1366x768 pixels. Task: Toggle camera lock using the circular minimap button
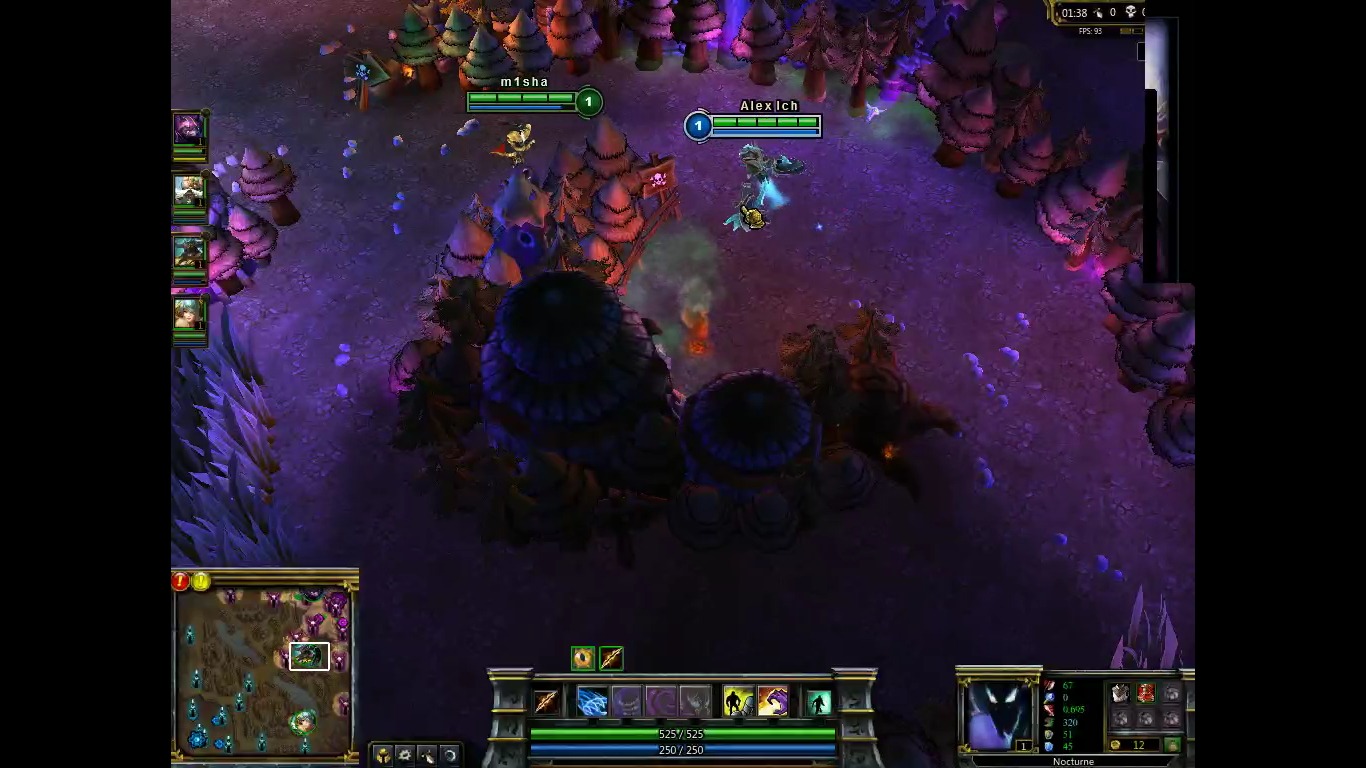point(449,754)
